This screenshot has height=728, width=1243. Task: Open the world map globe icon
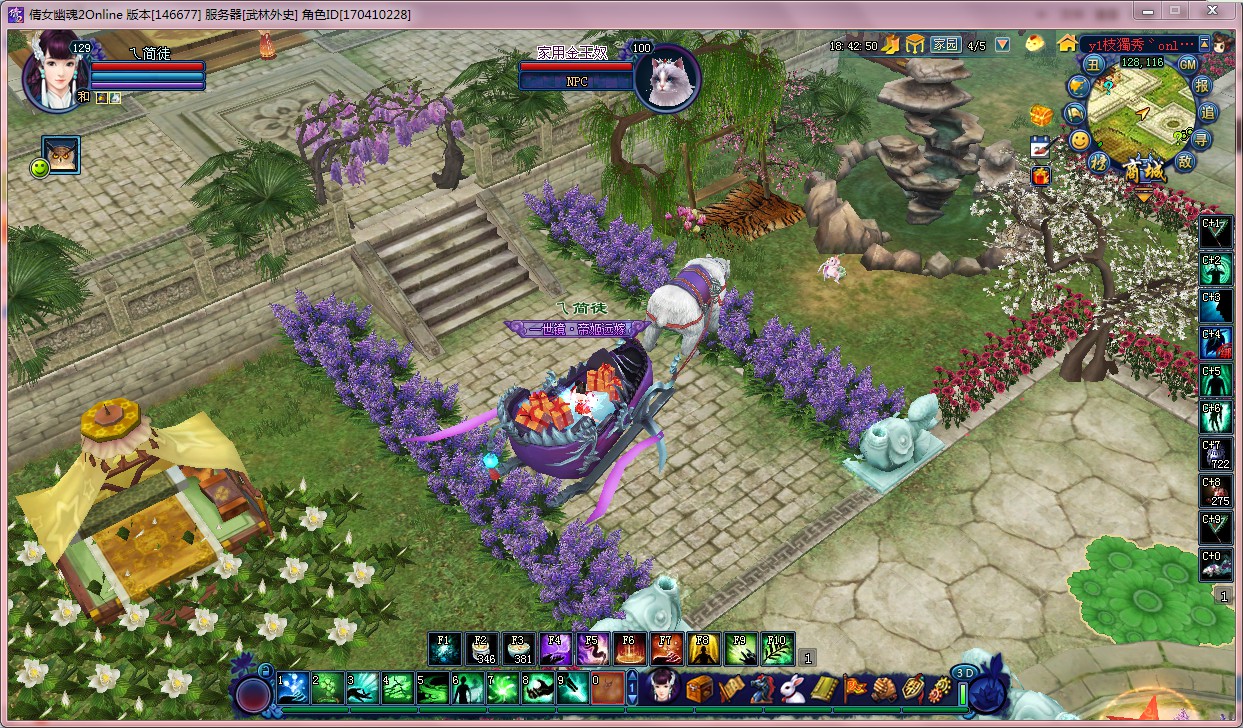[1076, 87]
